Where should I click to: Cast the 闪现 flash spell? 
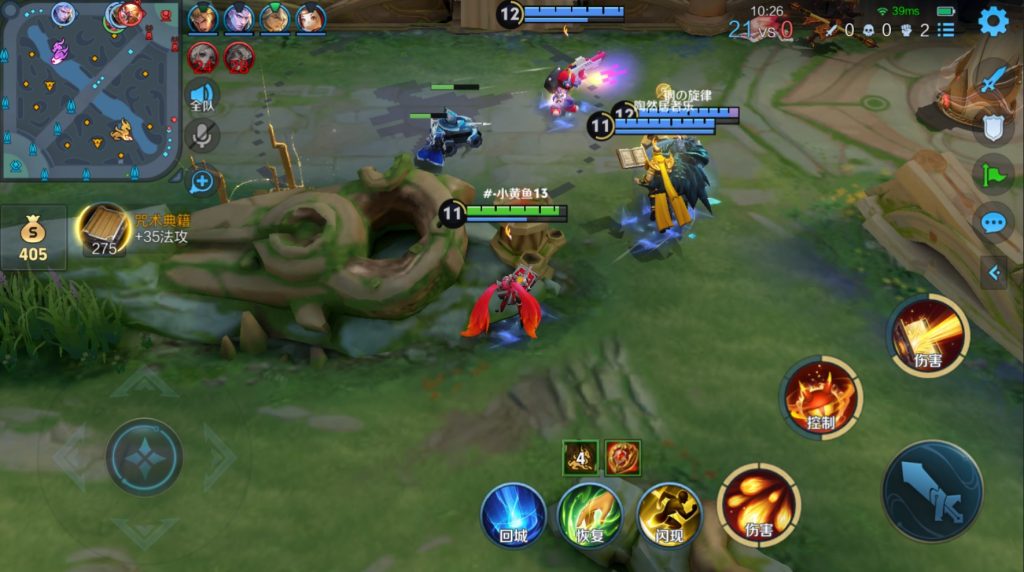(669, 514)
